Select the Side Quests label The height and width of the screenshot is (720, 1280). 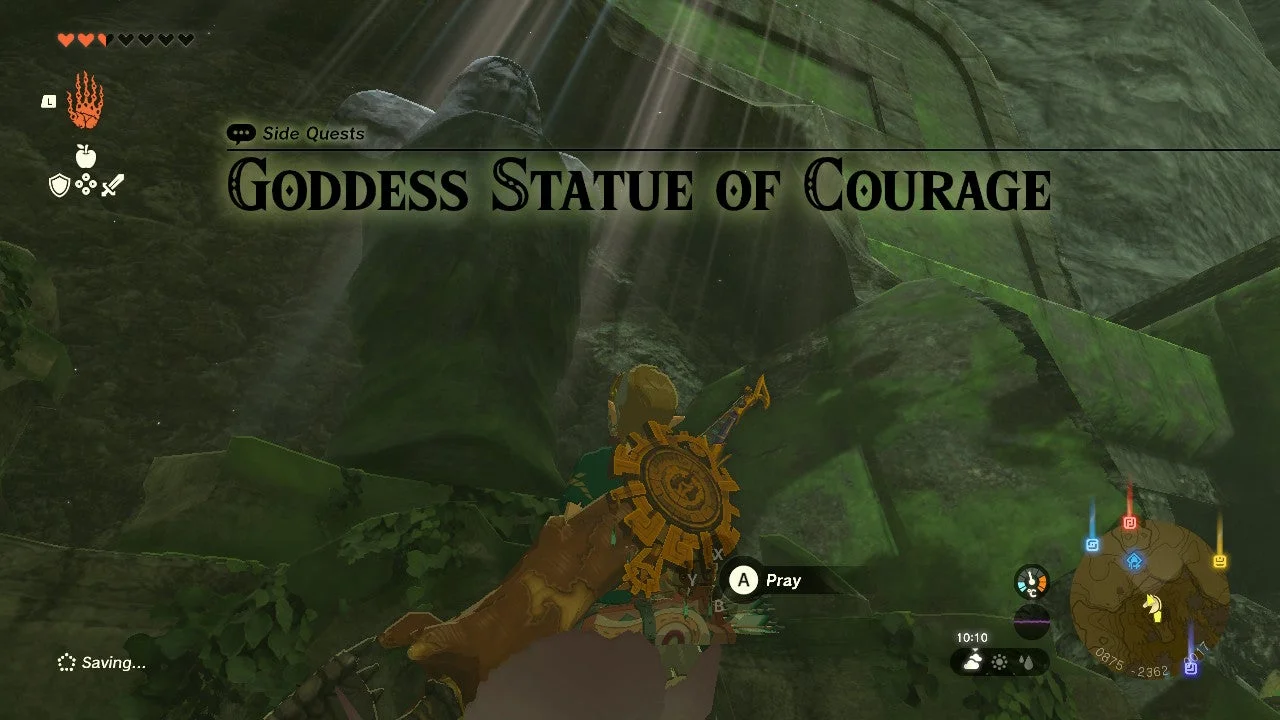[x=312, y=133]
